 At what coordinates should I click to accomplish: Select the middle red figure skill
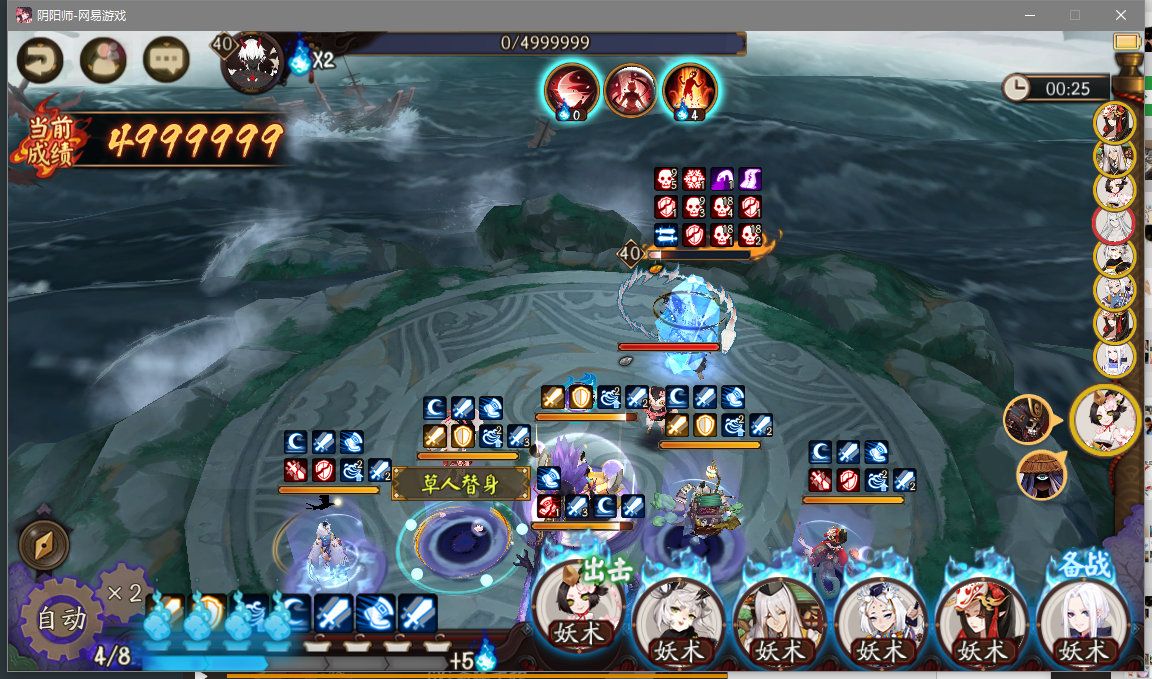(630, 90)
